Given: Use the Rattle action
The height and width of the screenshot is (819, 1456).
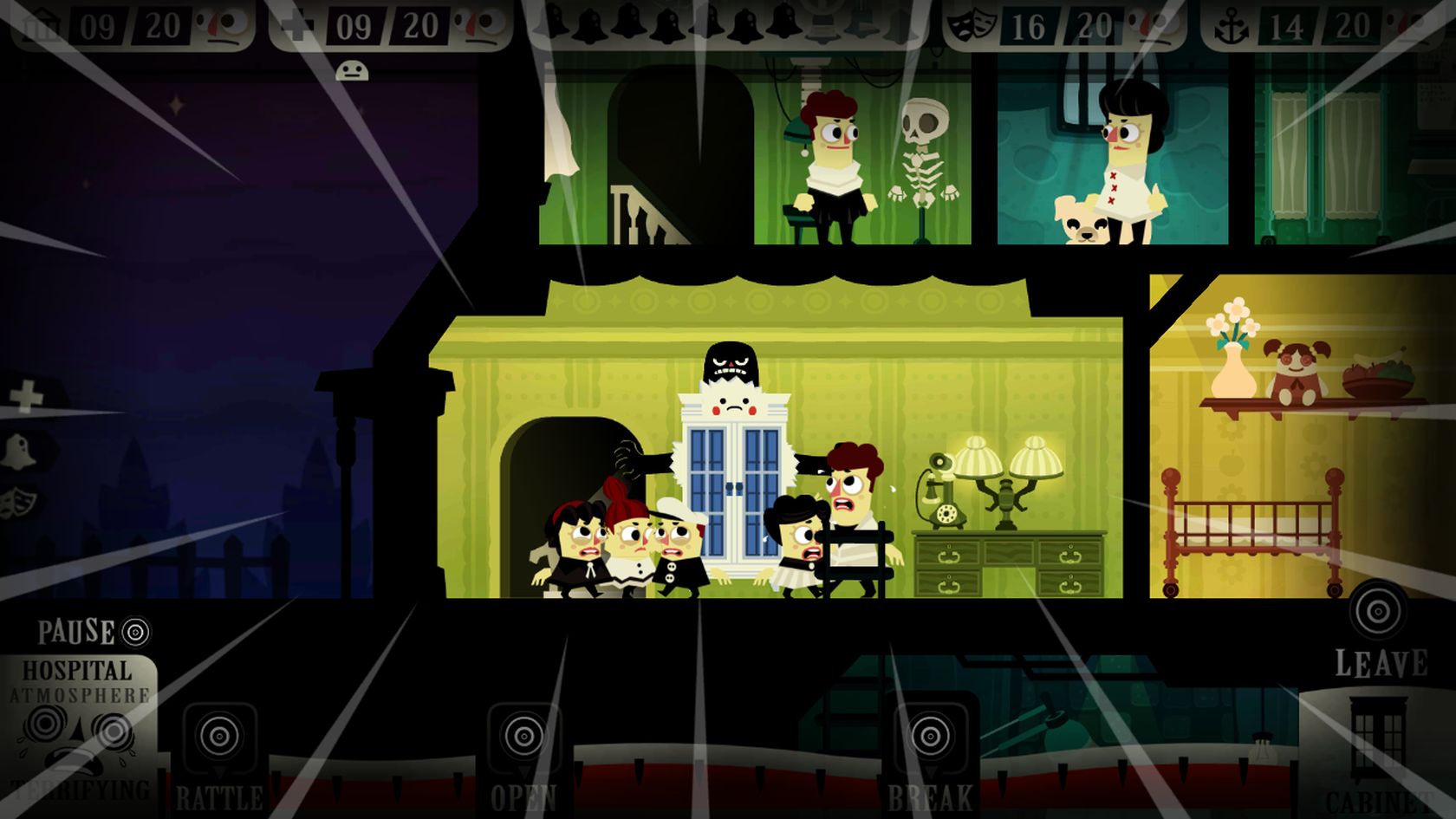Looking at the screenshot, I should tap(219, 738).
